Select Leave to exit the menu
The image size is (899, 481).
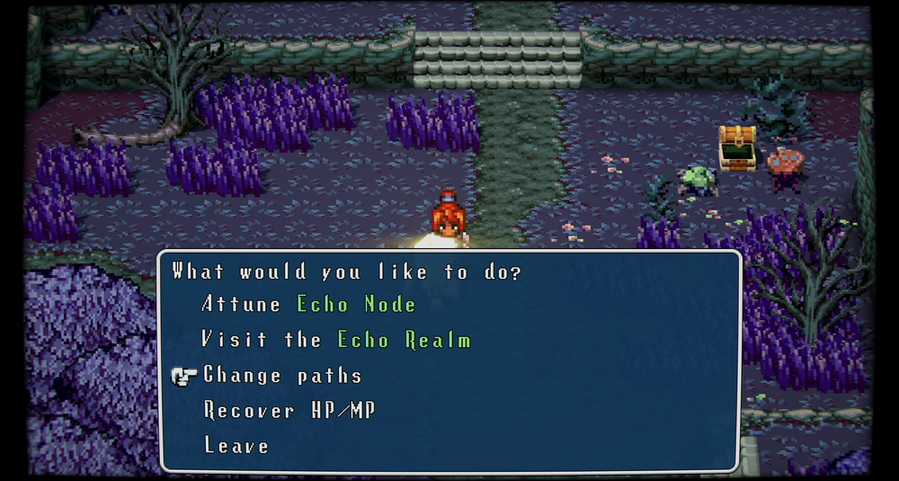pos(236,446)
